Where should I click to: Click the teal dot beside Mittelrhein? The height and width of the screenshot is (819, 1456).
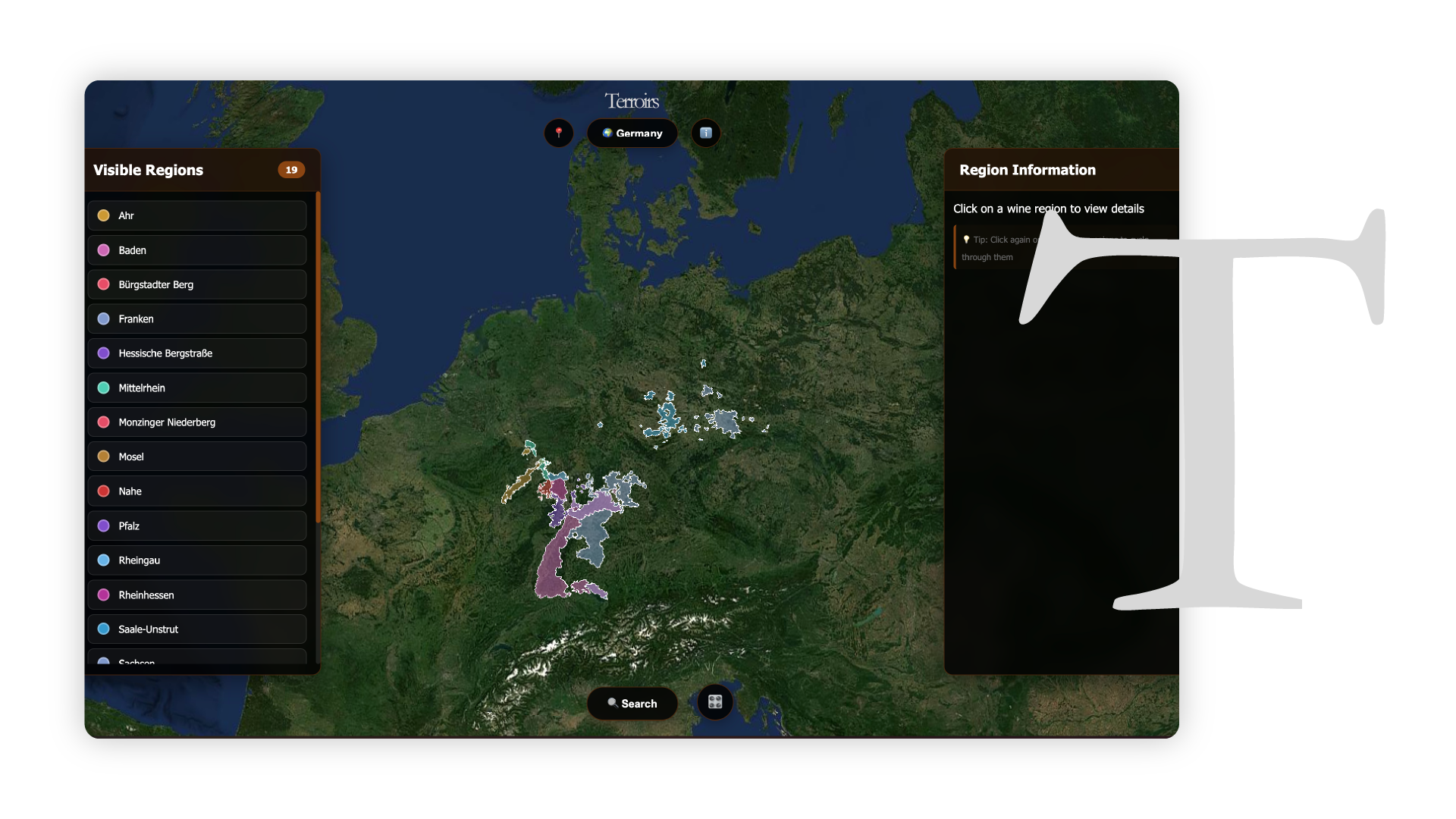pos(103,388)
